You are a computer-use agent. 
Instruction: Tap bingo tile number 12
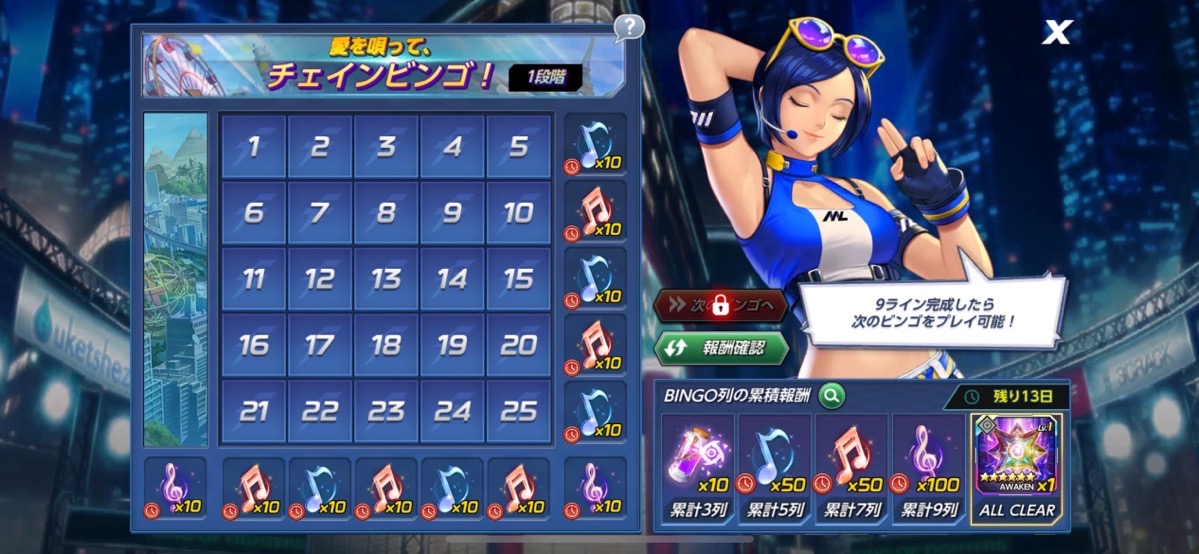(319, 279)
